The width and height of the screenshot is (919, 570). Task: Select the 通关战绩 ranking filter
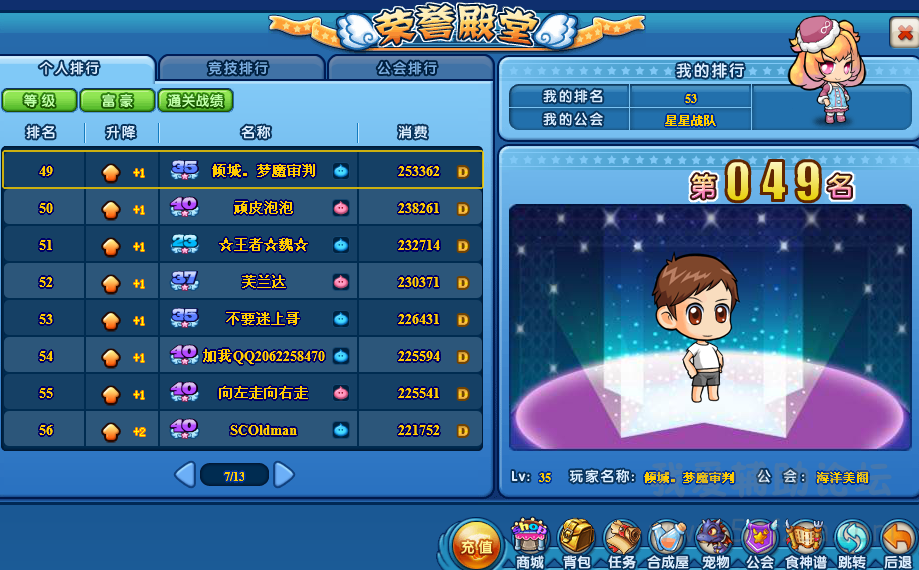click(x=195, y=101)
